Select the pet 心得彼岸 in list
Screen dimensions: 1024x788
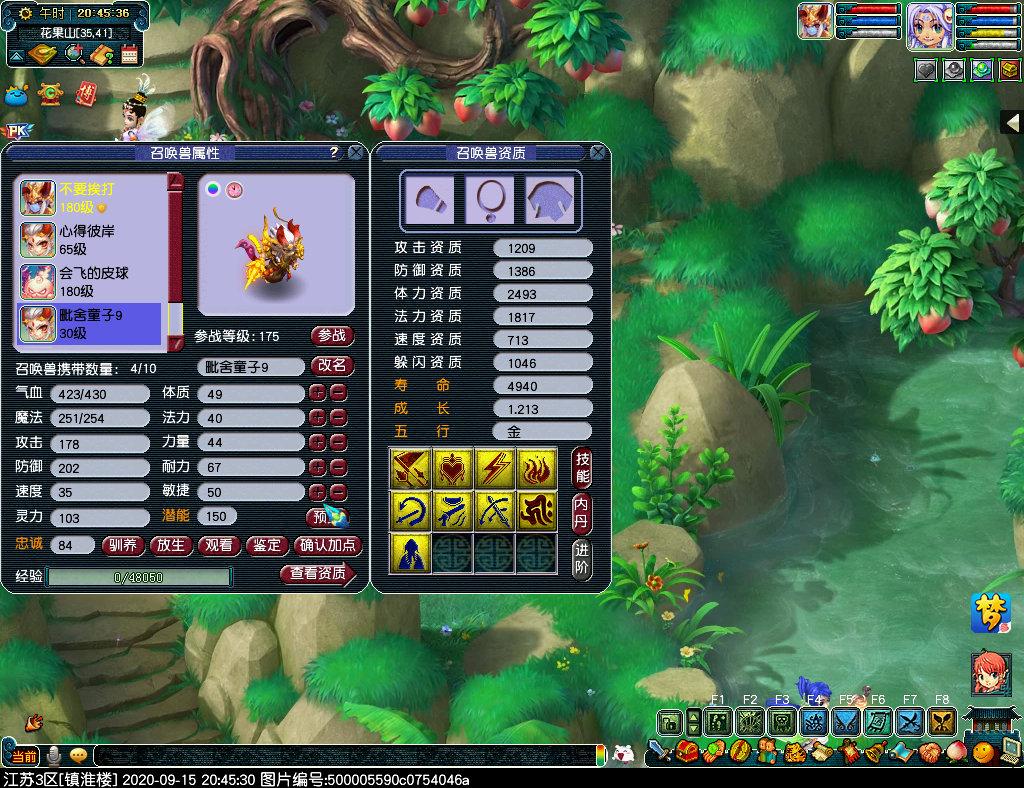pos(90,240)
